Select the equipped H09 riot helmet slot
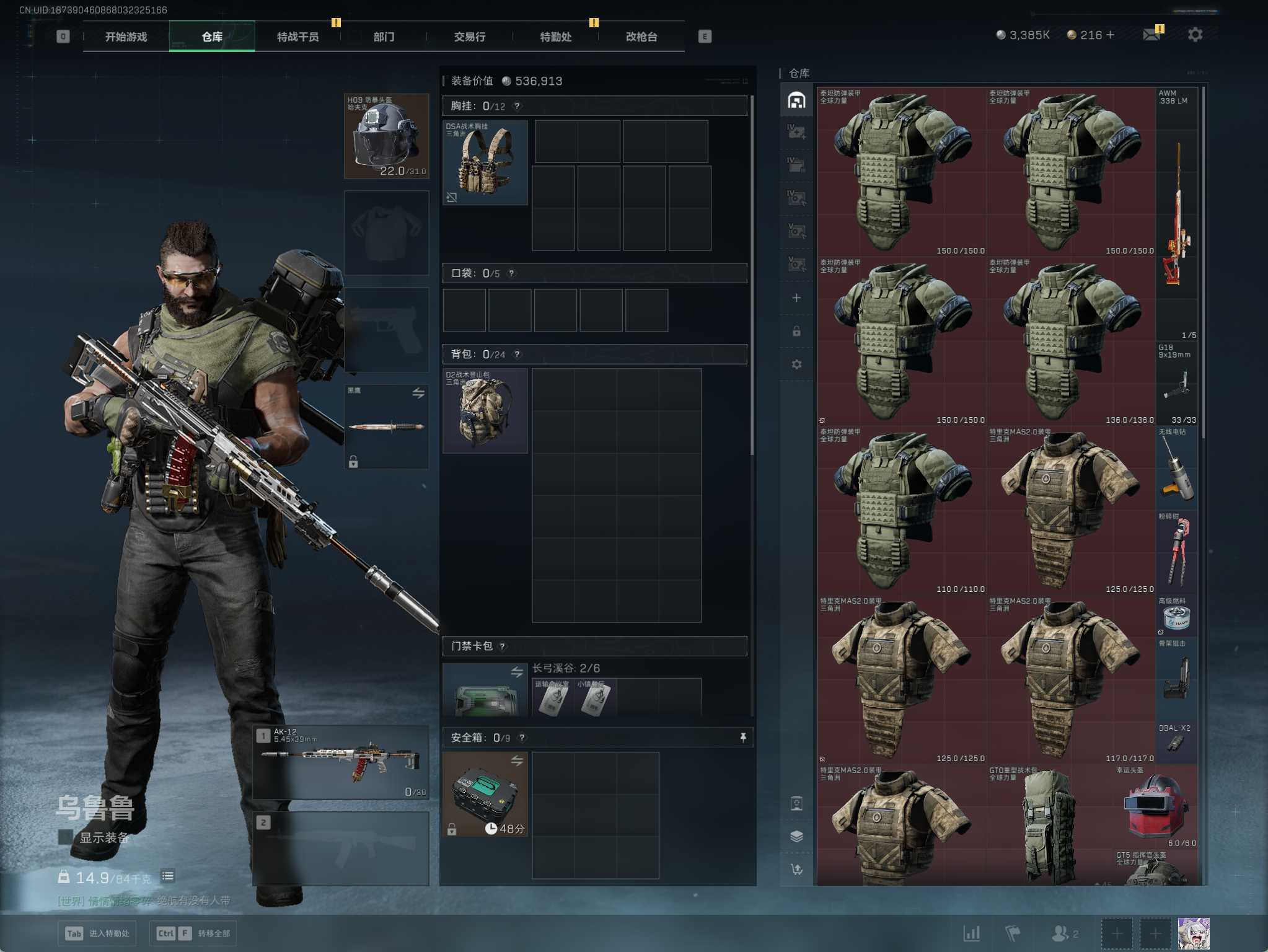The image size is (1268, 952). [x=386, y=136]
